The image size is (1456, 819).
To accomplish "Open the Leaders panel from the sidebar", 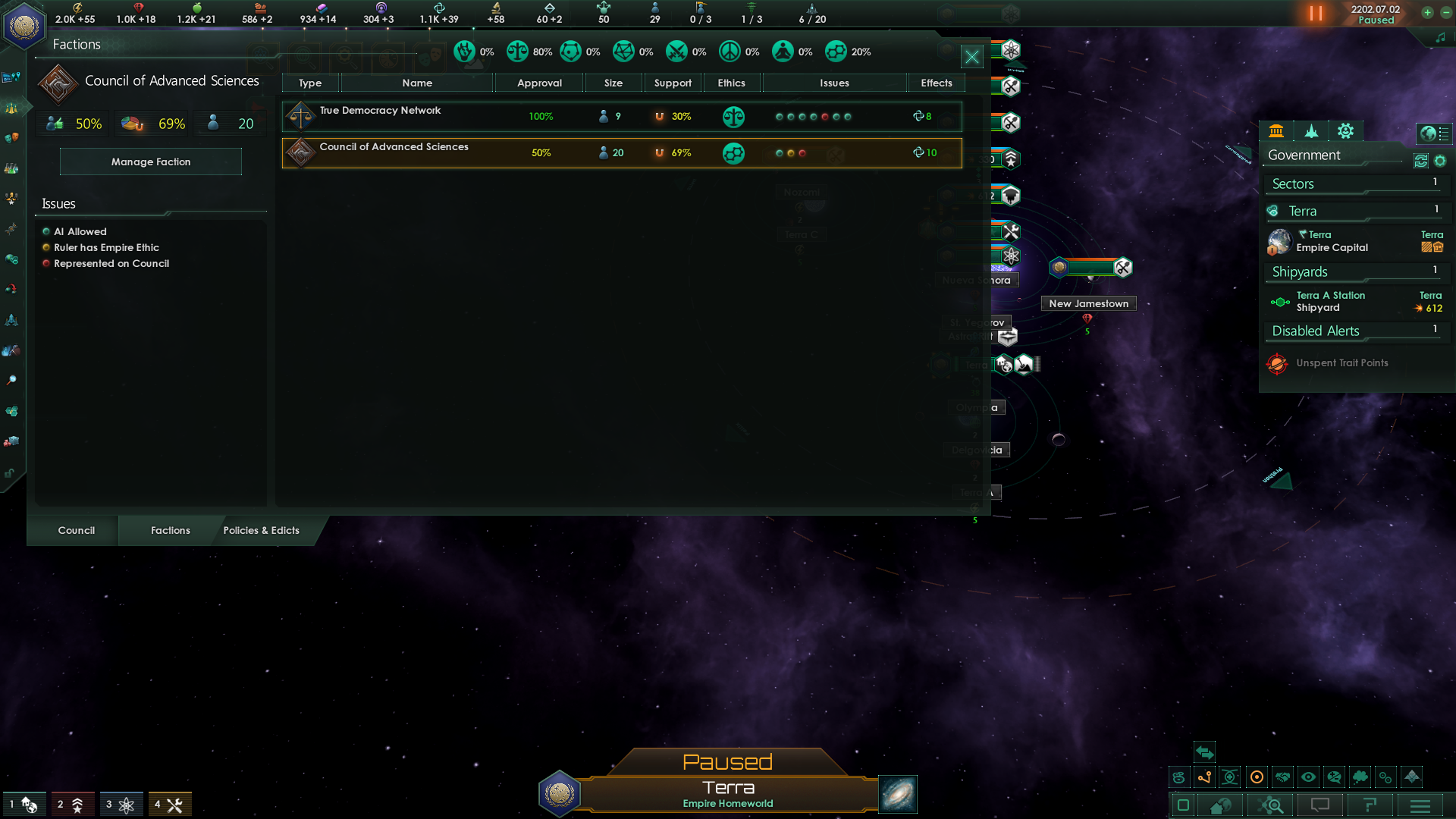I will pos(11,199).
